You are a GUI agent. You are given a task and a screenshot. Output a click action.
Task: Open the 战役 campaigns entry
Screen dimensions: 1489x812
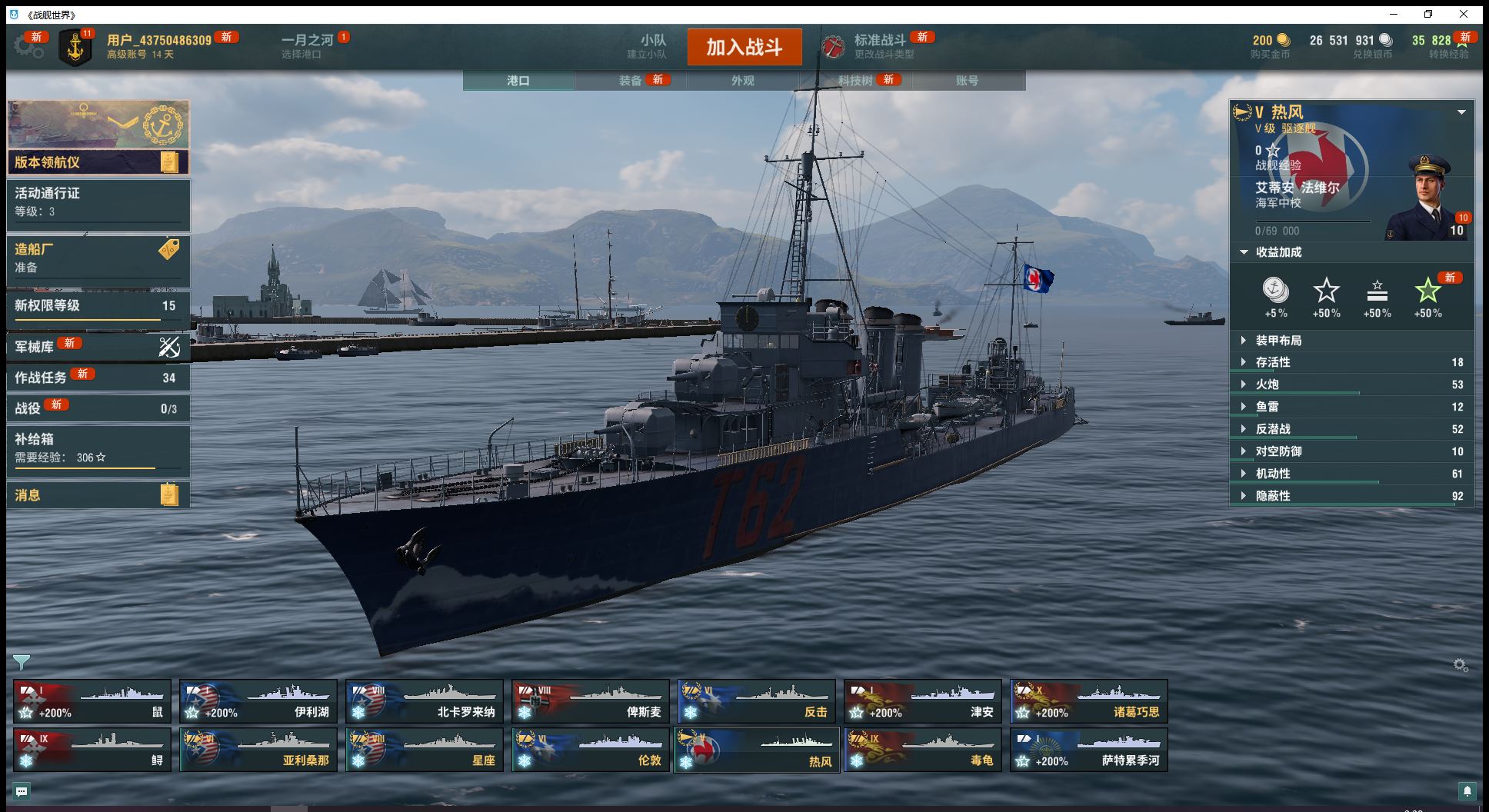(x=98, y=408)
